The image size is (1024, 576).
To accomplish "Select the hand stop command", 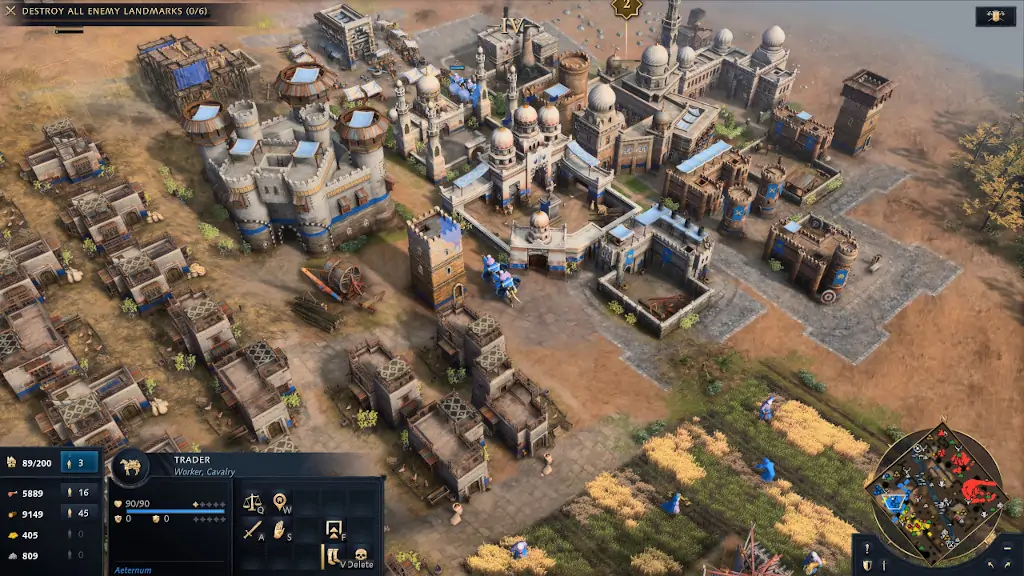I will (x=281, y=528).
